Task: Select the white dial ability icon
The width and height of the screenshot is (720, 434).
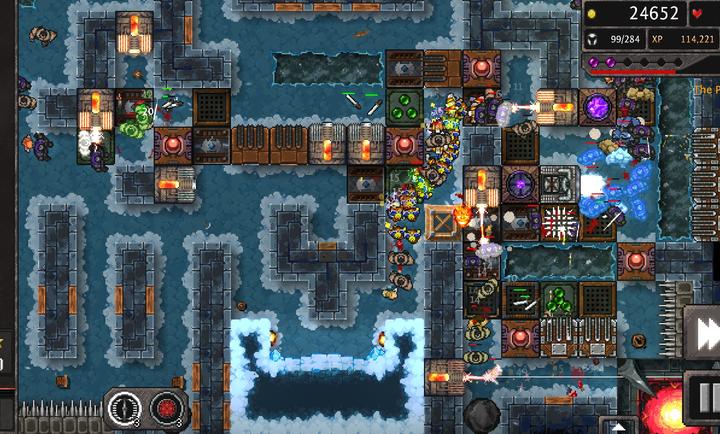Action: 126,408
